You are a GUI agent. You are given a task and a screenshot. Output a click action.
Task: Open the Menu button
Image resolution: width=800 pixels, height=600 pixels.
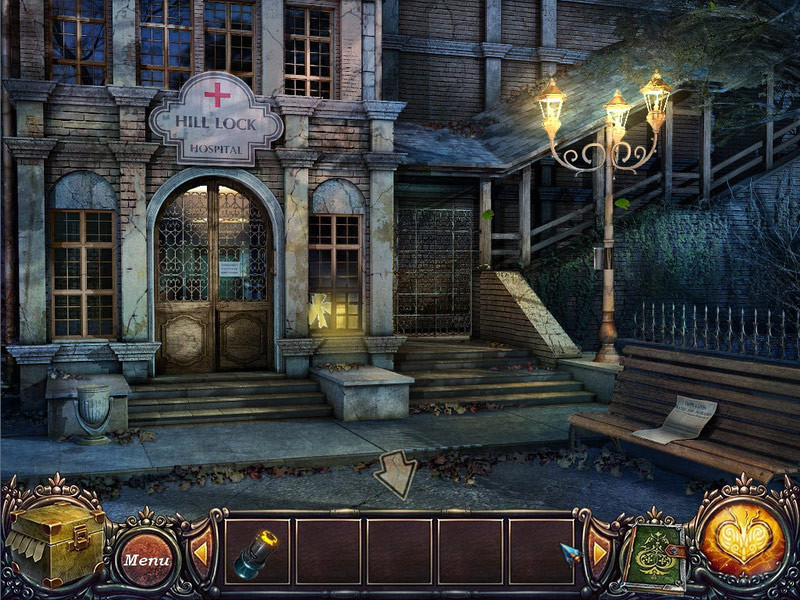[x=147, y=558]
